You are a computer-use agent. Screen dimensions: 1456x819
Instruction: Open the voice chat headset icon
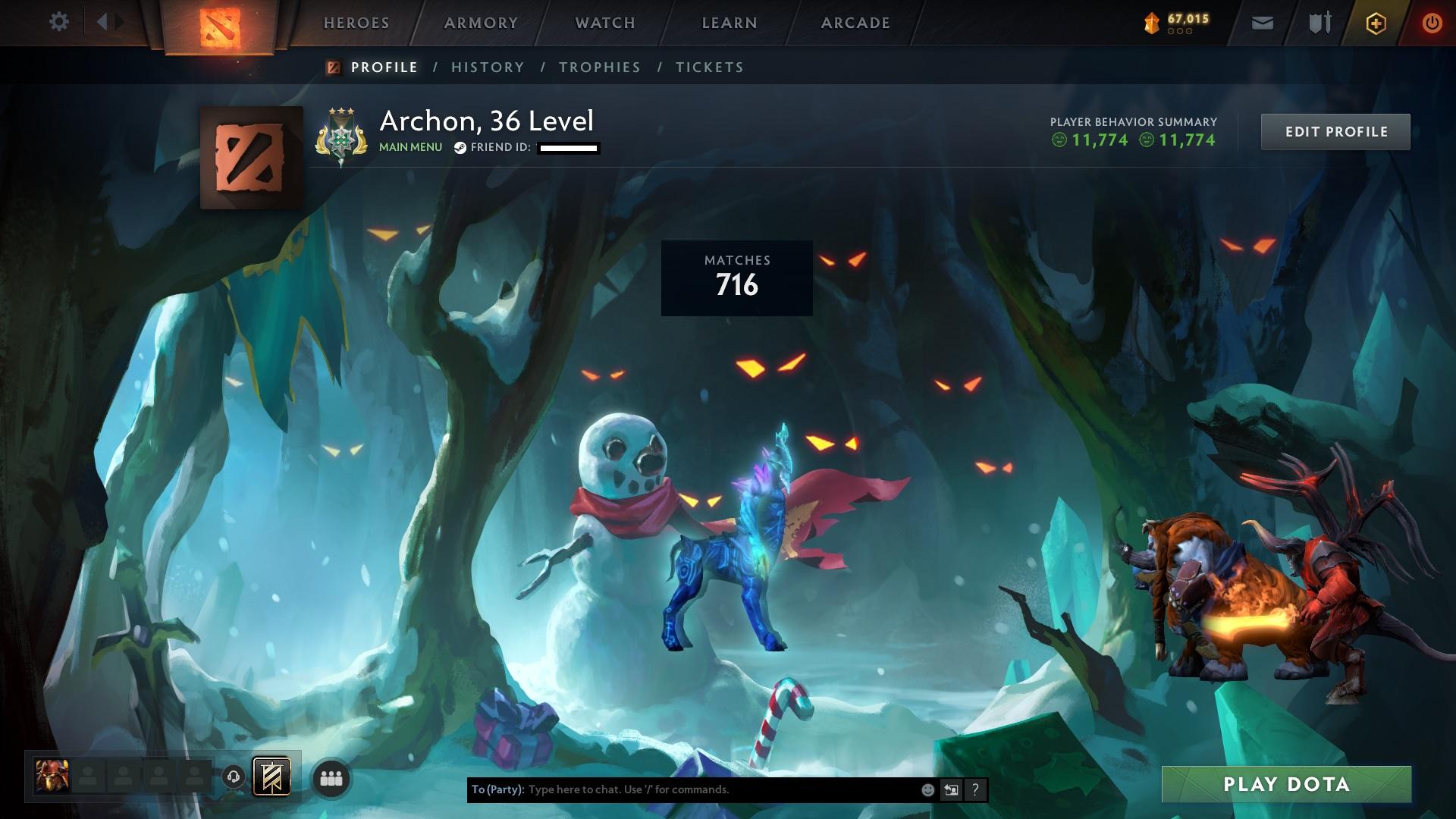(234, 777)
